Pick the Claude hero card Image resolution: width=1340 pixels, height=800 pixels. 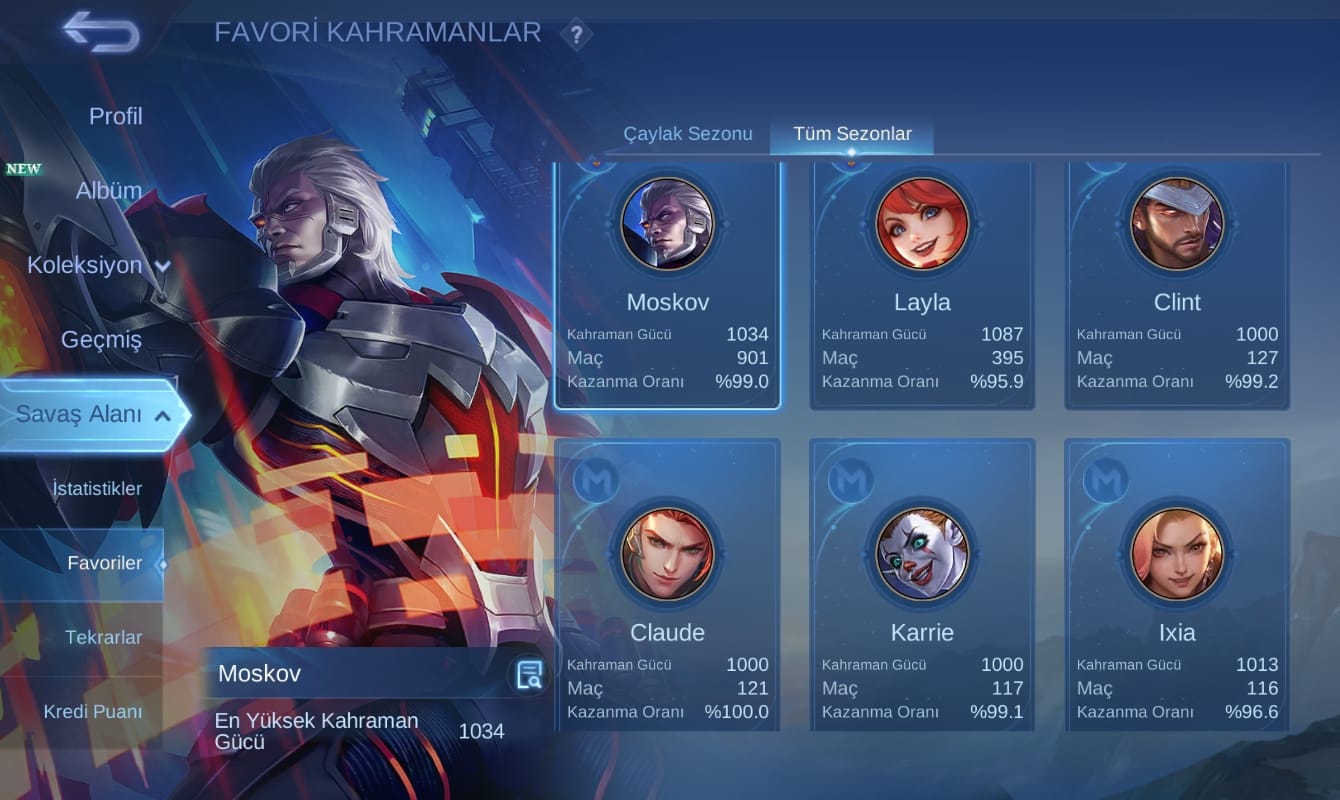(667, 585)
